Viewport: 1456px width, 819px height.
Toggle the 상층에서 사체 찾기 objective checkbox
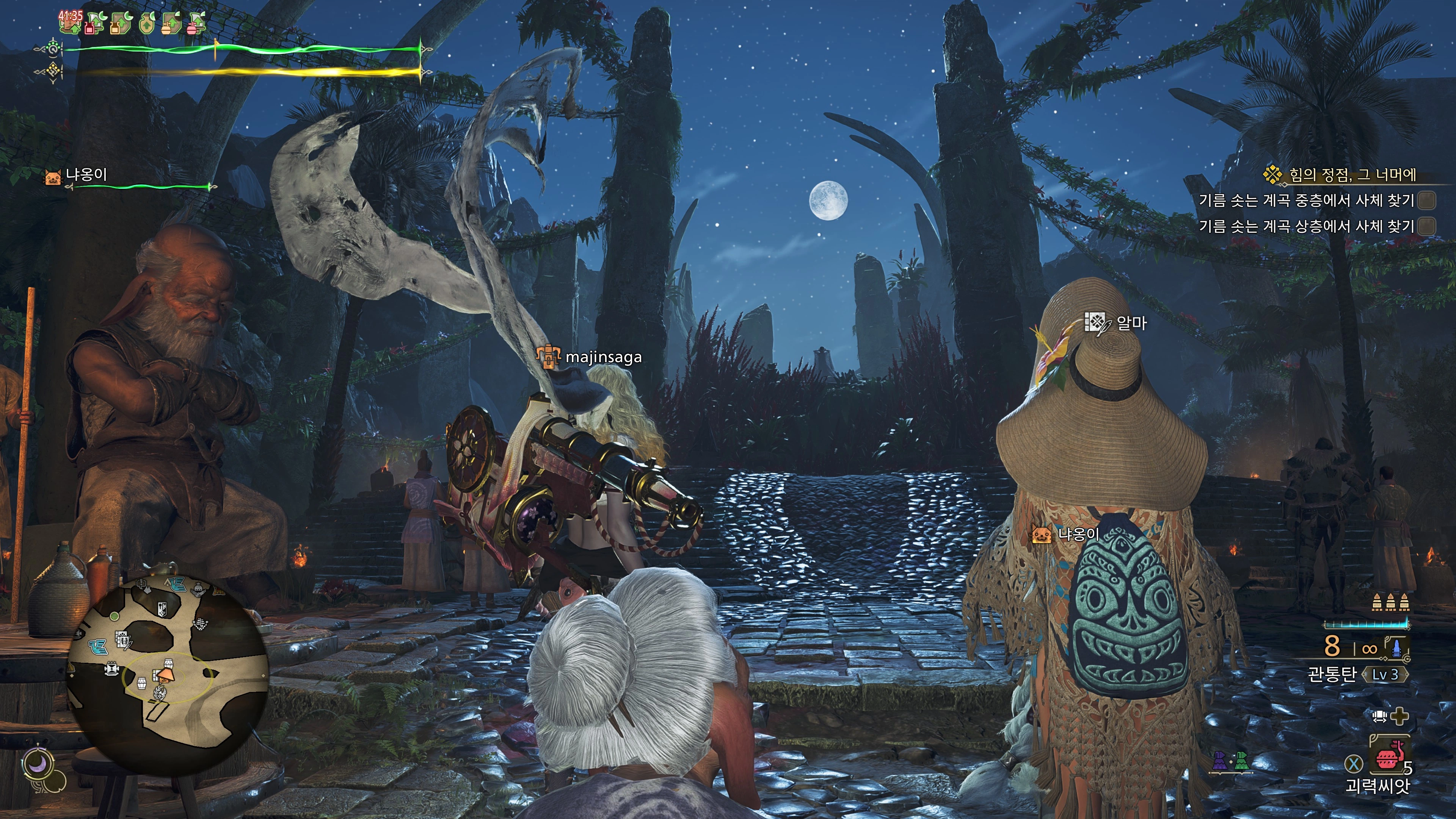tap(1427, 226)
